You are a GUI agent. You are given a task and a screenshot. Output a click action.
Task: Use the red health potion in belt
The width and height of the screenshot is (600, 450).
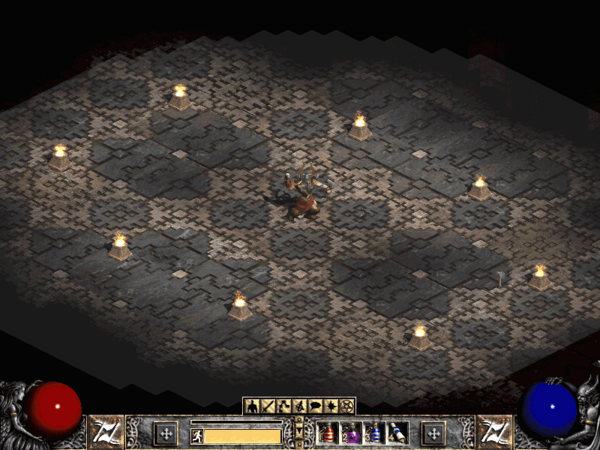pos(327,433)
